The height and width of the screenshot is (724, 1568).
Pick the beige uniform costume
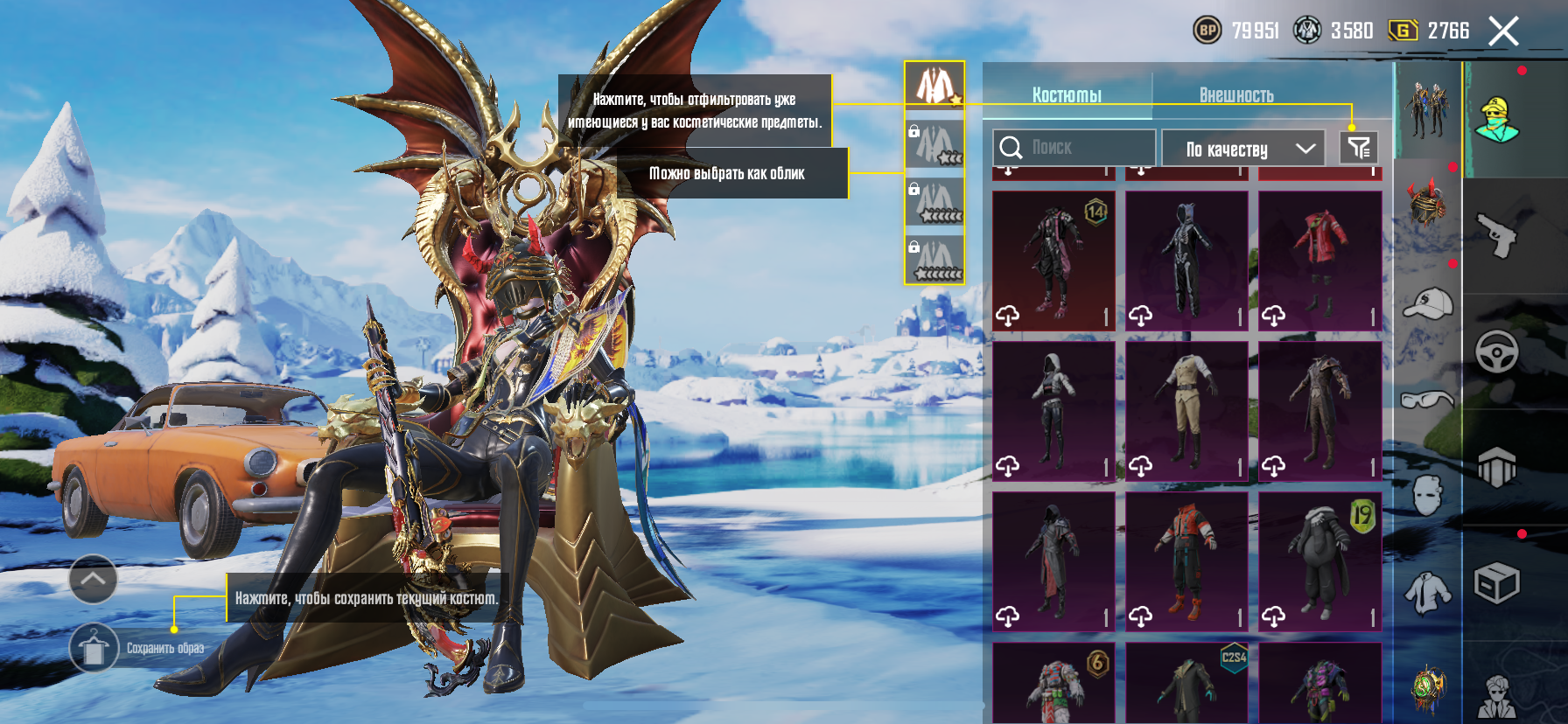(x=1186, y=411)
